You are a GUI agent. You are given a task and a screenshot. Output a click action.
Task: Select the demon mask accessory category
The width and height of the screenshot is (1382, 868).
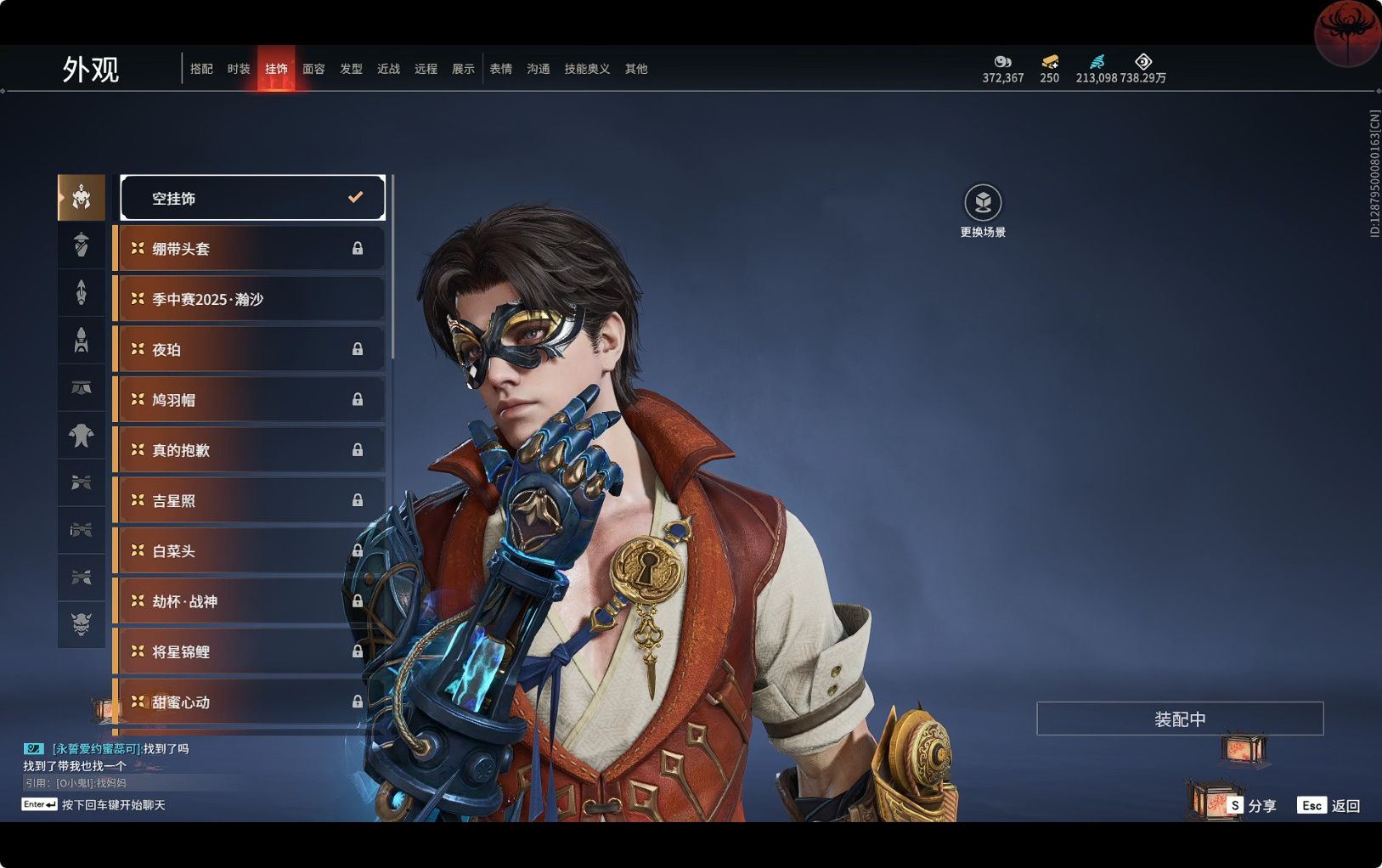82,624
